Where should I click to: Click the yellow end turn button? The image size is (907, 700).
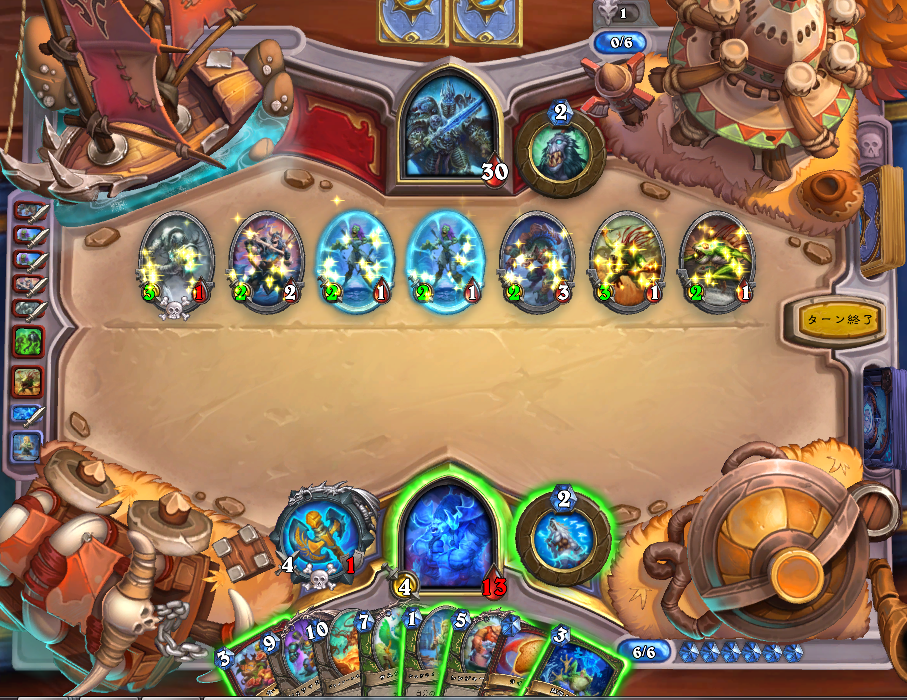(x=841, y=320)
